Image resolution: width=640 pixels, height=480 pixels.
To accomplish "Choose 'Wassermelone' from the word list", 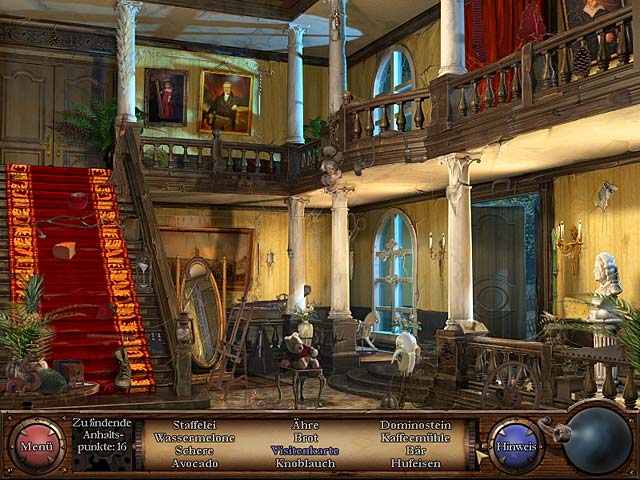I will (x=194, y=438).
